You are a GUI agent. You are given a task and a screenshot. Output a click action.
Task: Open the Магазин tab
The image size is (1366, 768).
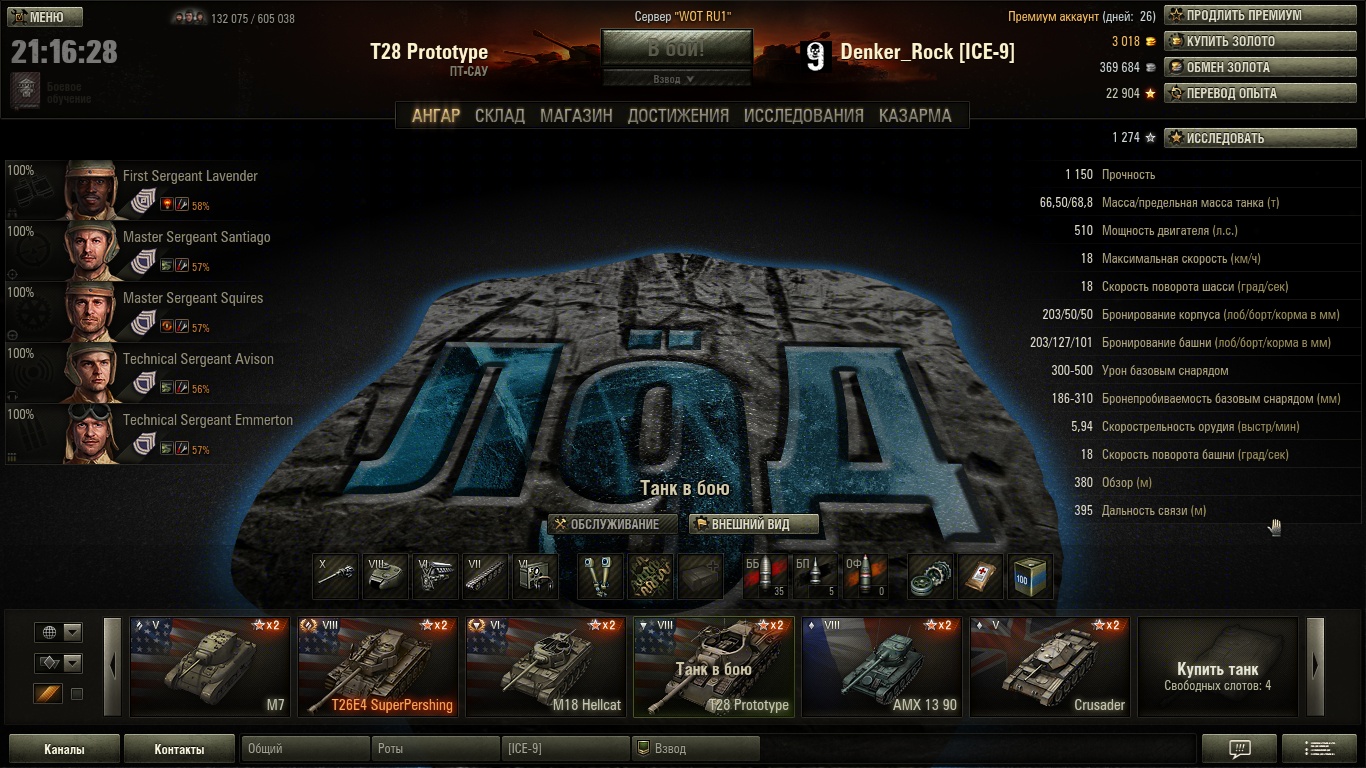(x=576, y=115)
